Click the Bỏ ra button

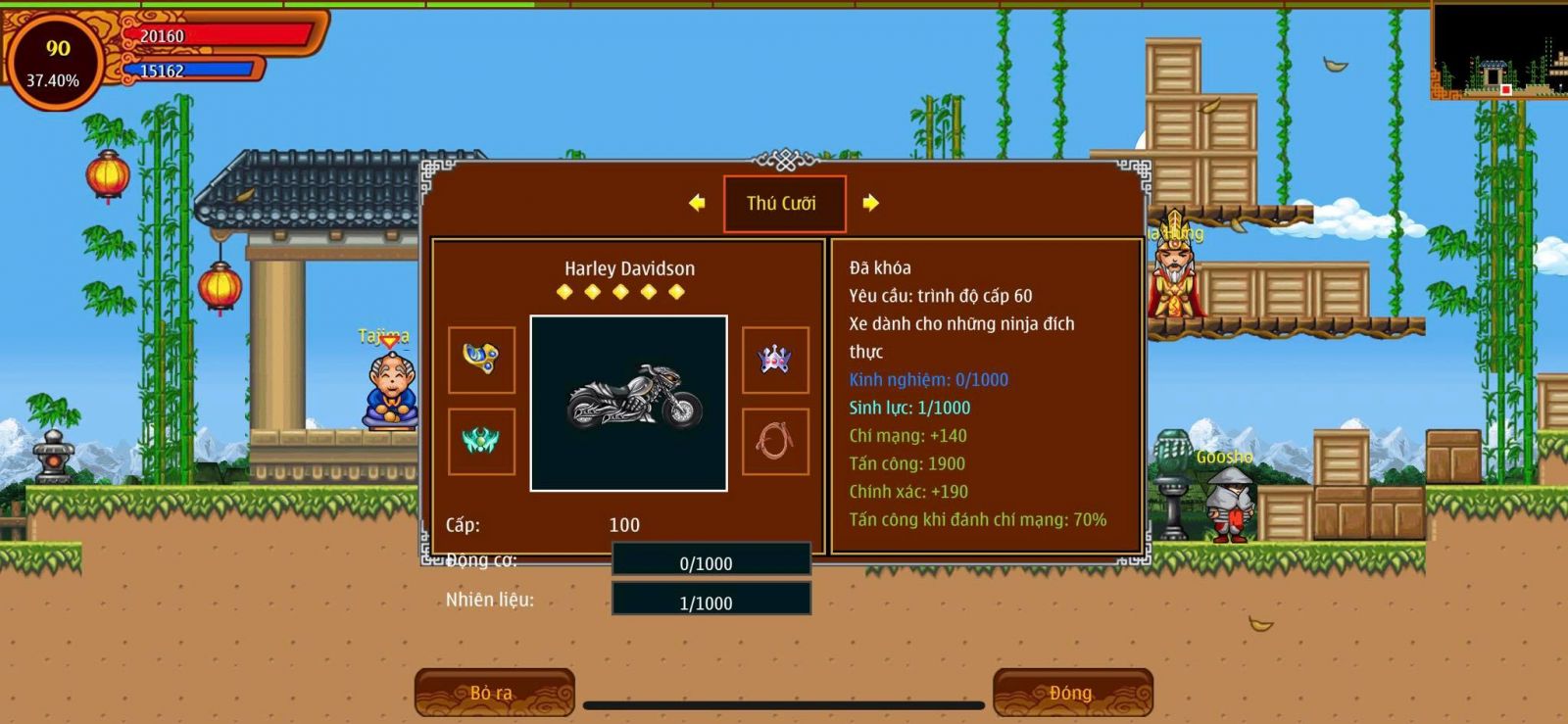494,693
